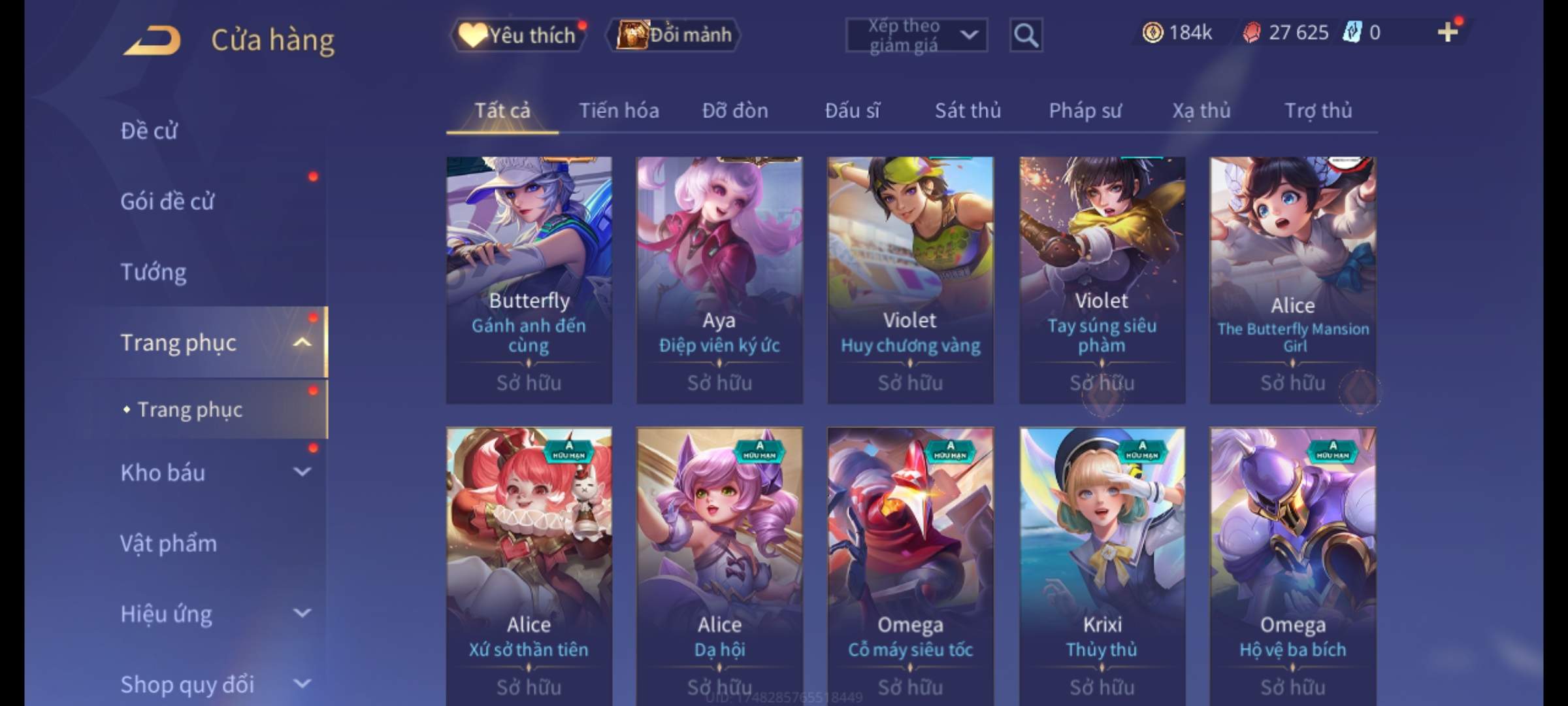Image resolution: width=1568 pixels, height=706 pixels.
Task: Select the Sát thủ tab
Action: pyautogui.click(x=968, y=110)
